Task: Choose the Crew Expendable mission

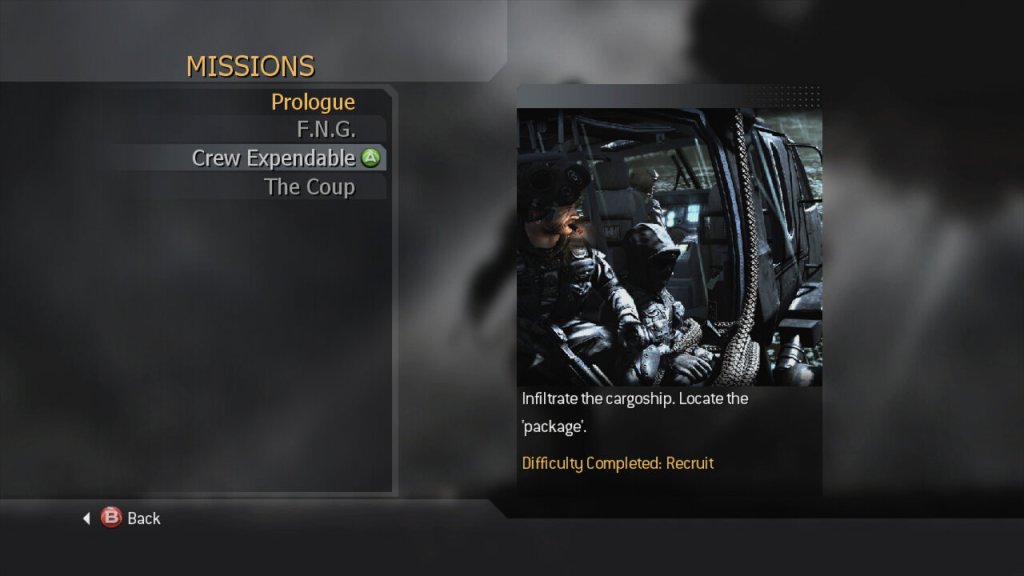Action: [x=273, y=158]
